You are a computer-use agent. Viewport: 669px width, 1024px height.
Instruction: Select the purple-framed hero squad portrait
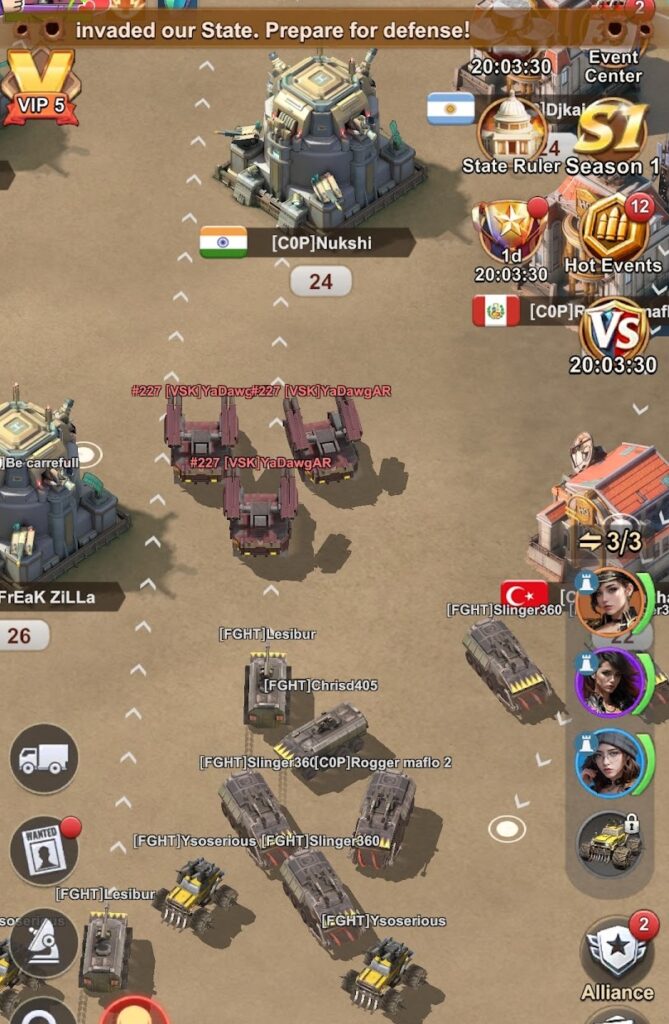tap(610, 682)
